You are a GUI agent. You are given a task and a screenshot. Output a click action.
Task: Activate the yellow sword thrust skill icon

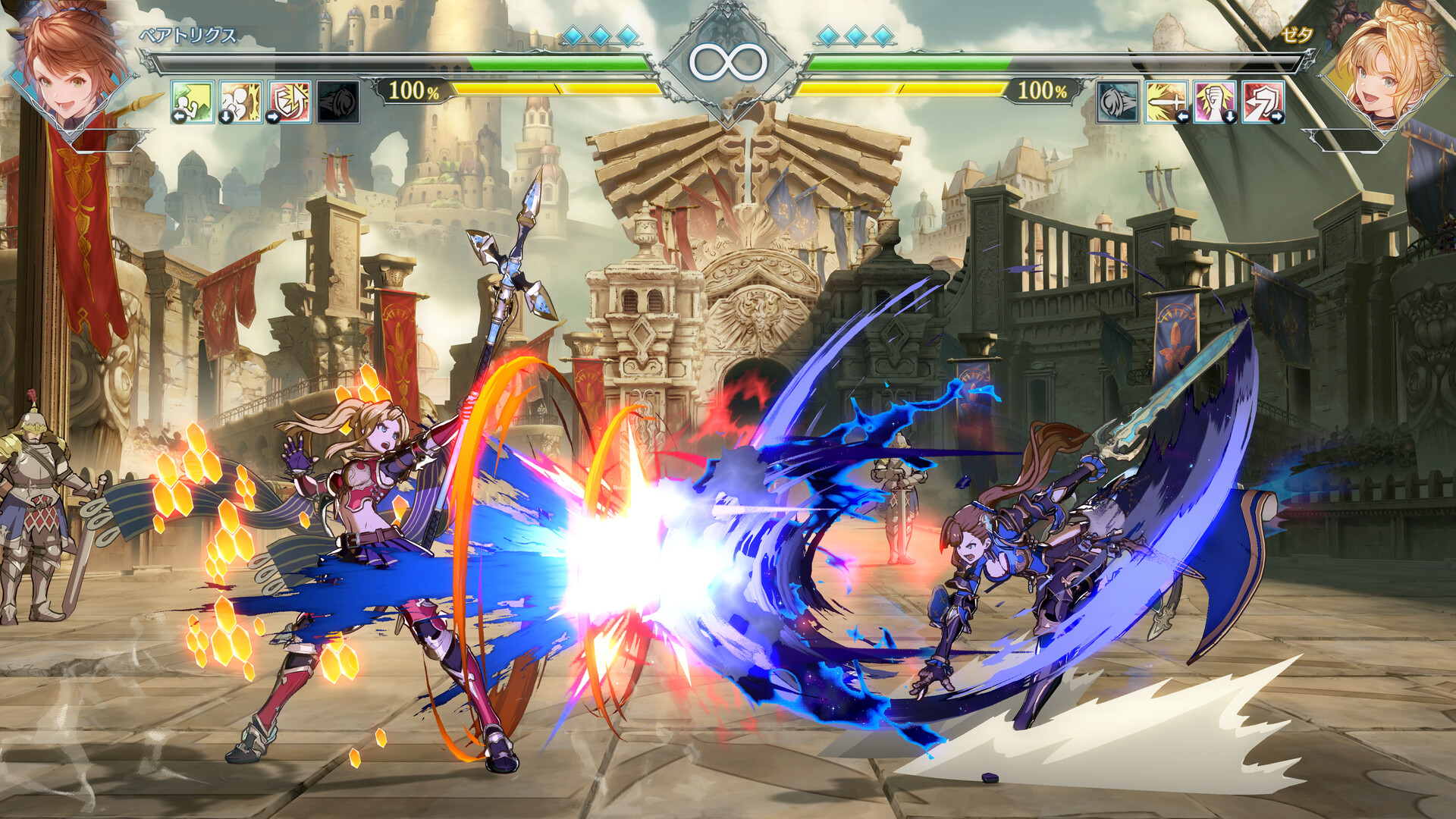point(1166,102)
